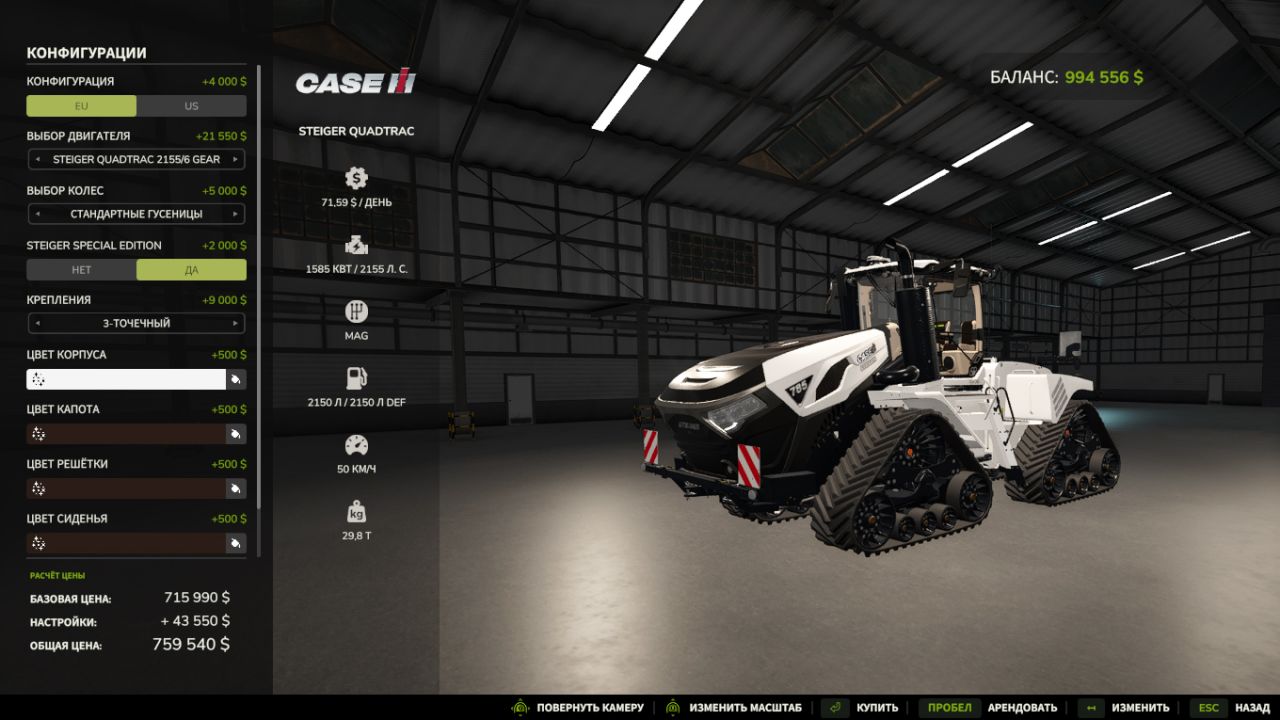
Task: Click the eyedropper icon next to ЦВЕТ СИДЕНЬЯ
Action: pos(237,543)
